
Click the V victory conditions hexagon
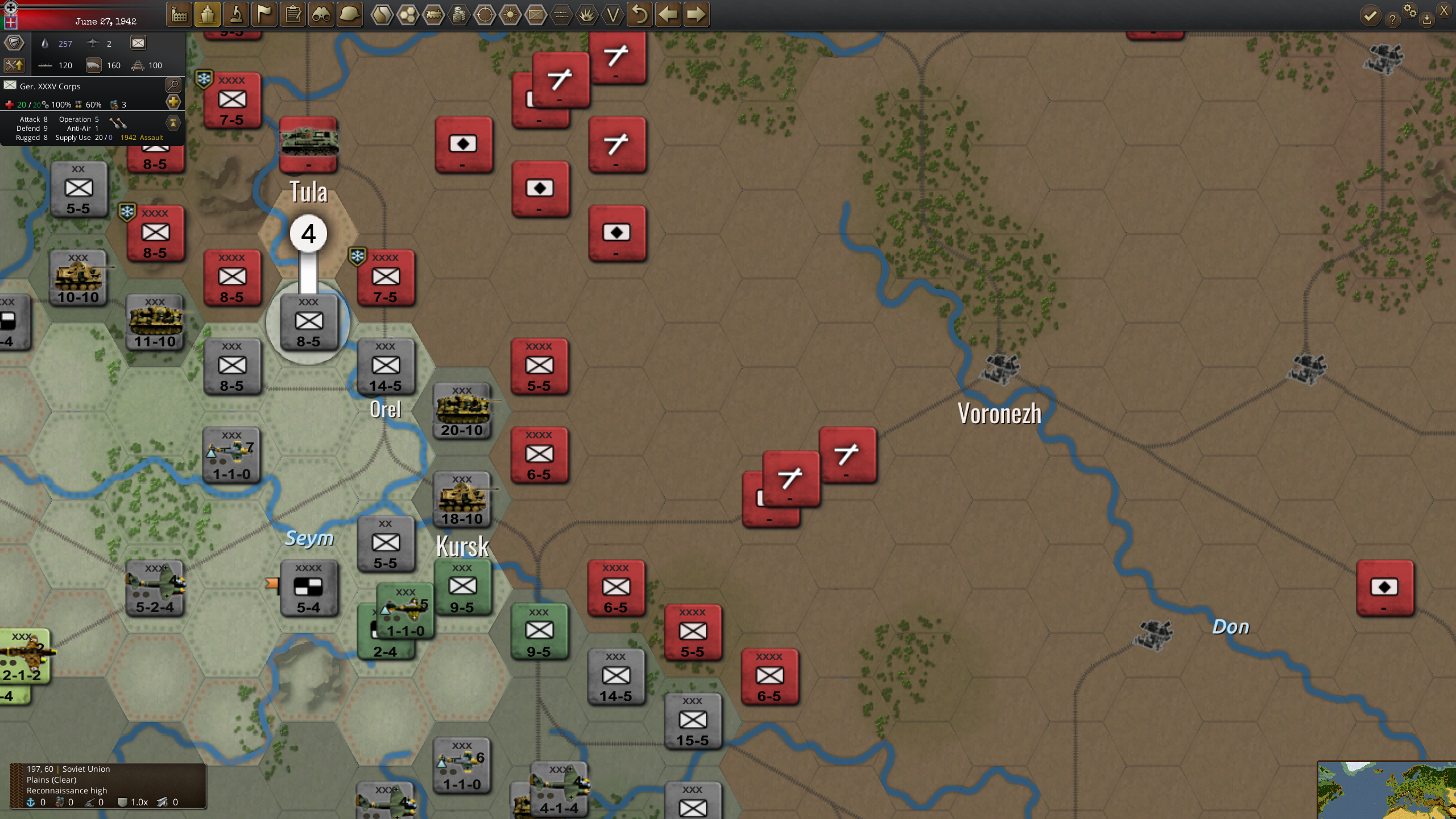613,15
